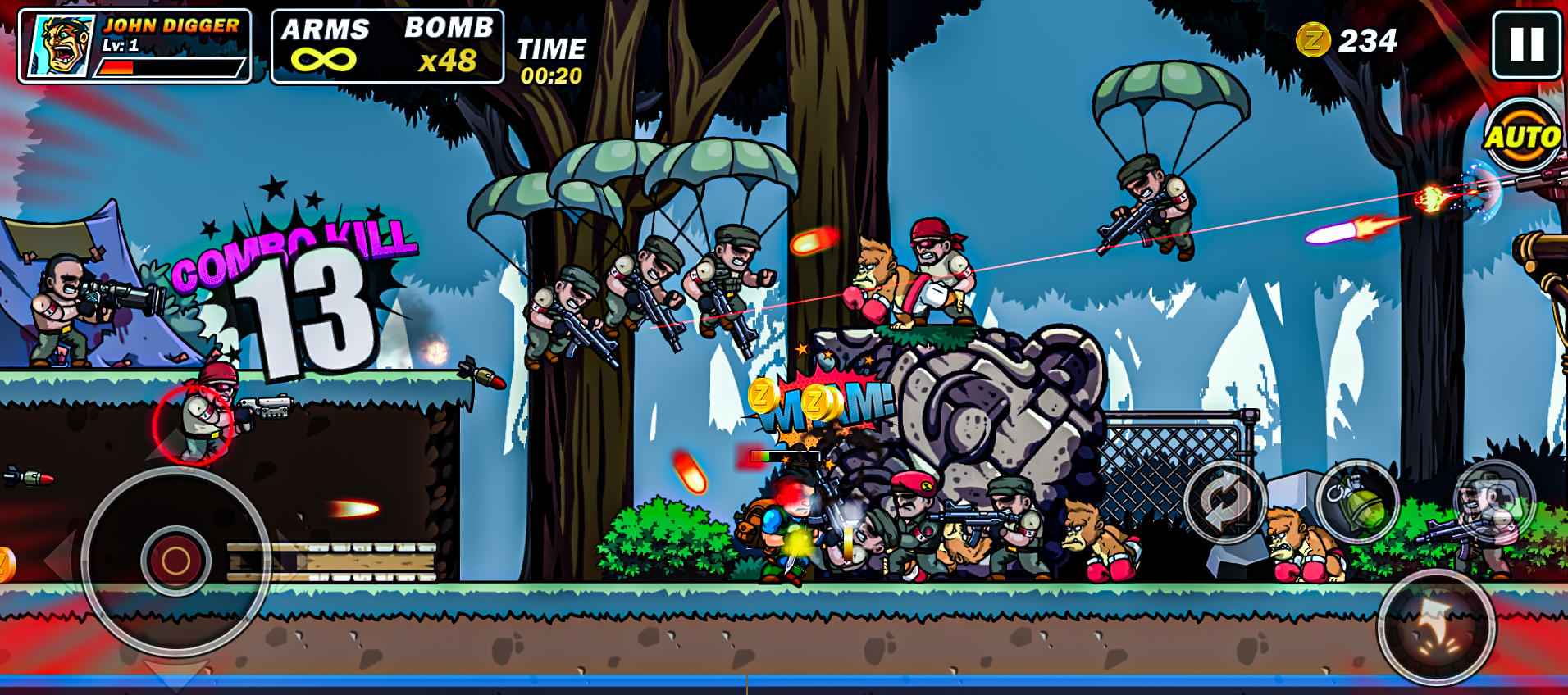Screen dimensions: 1568x695
Task: Tap the infinity ammo icon under ARMS
Action: point(326,57)
